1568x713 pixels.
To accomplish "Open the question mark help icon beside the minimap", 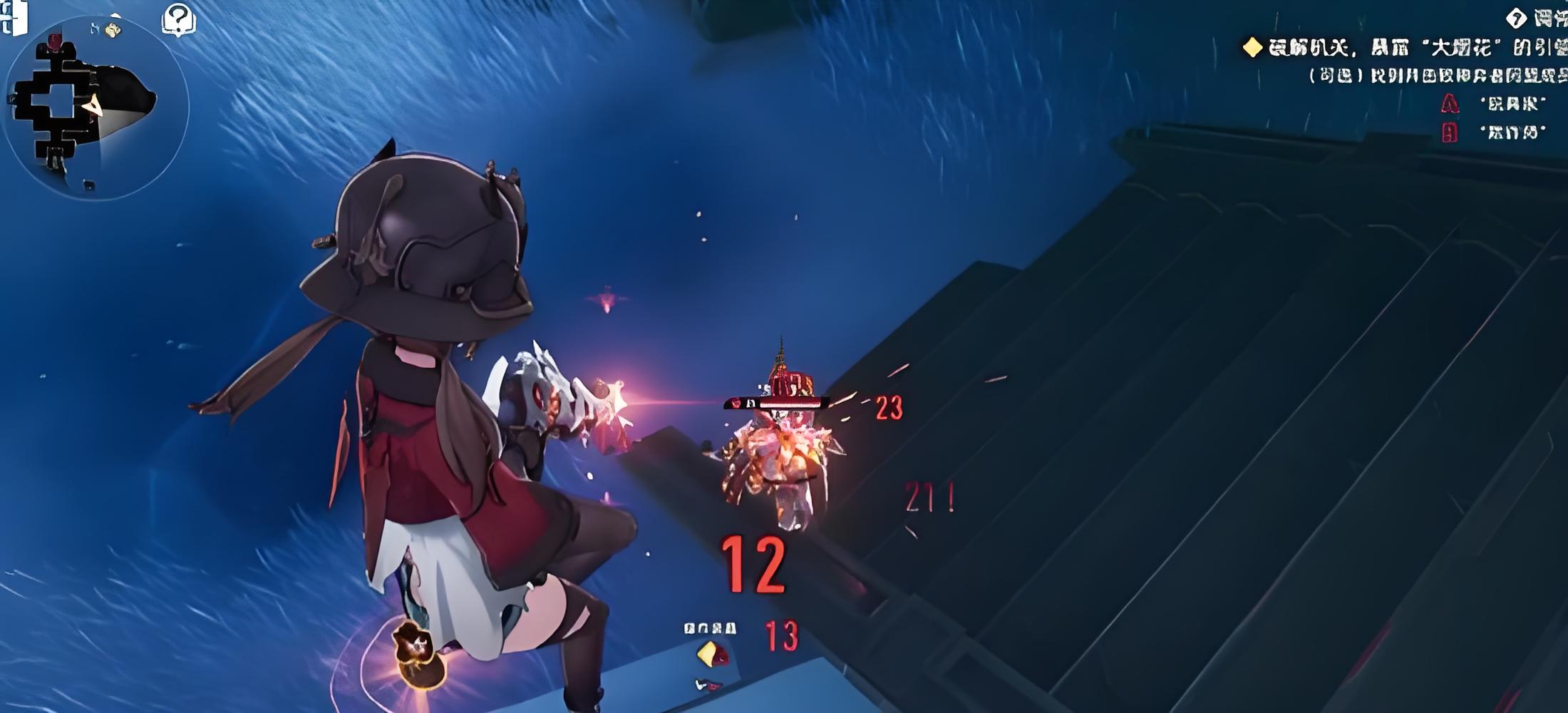I will tap(178, 19).
